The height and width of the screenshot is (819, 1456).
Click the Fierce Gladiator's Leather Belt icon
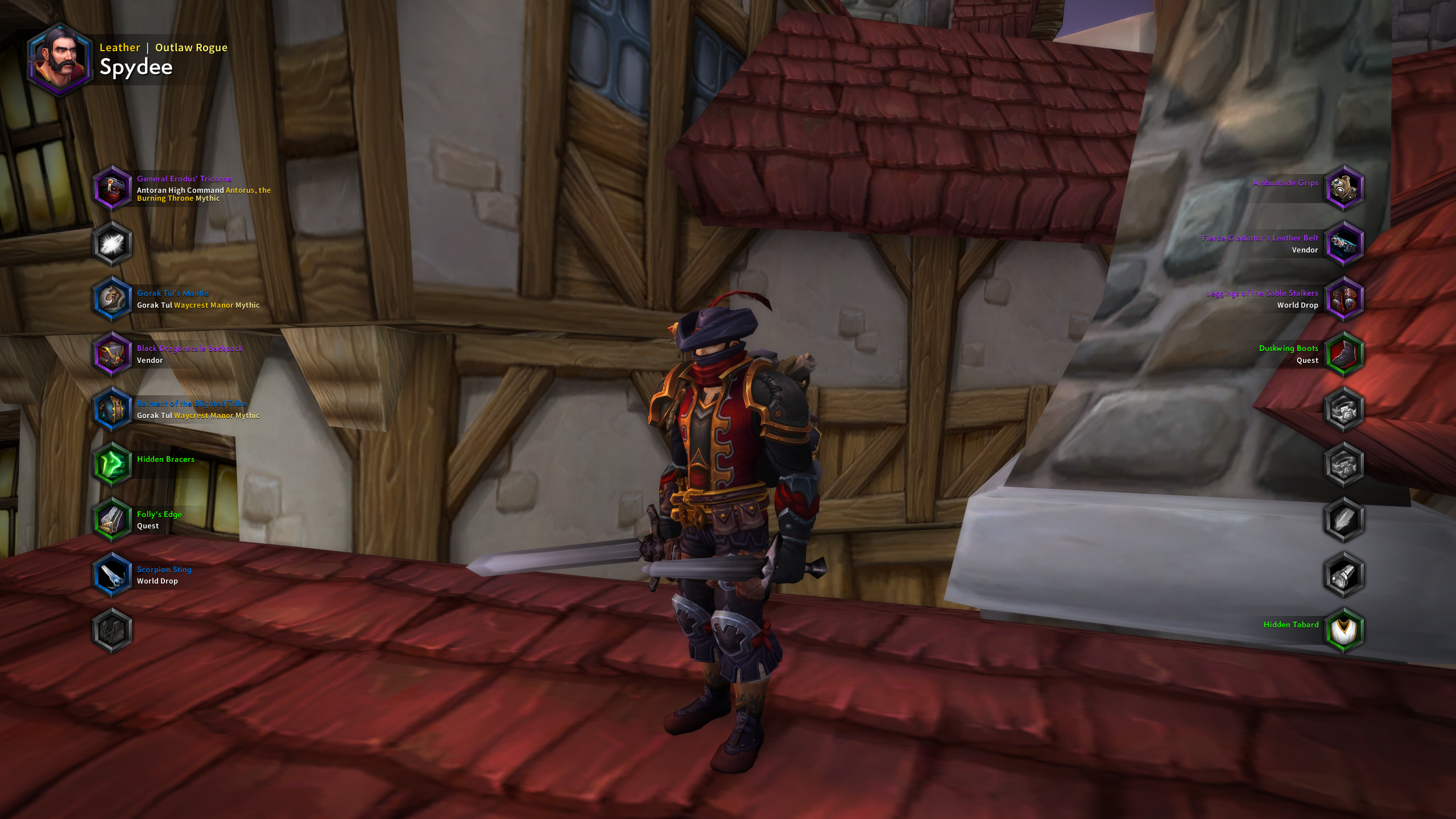click(x=1345, y=243)
